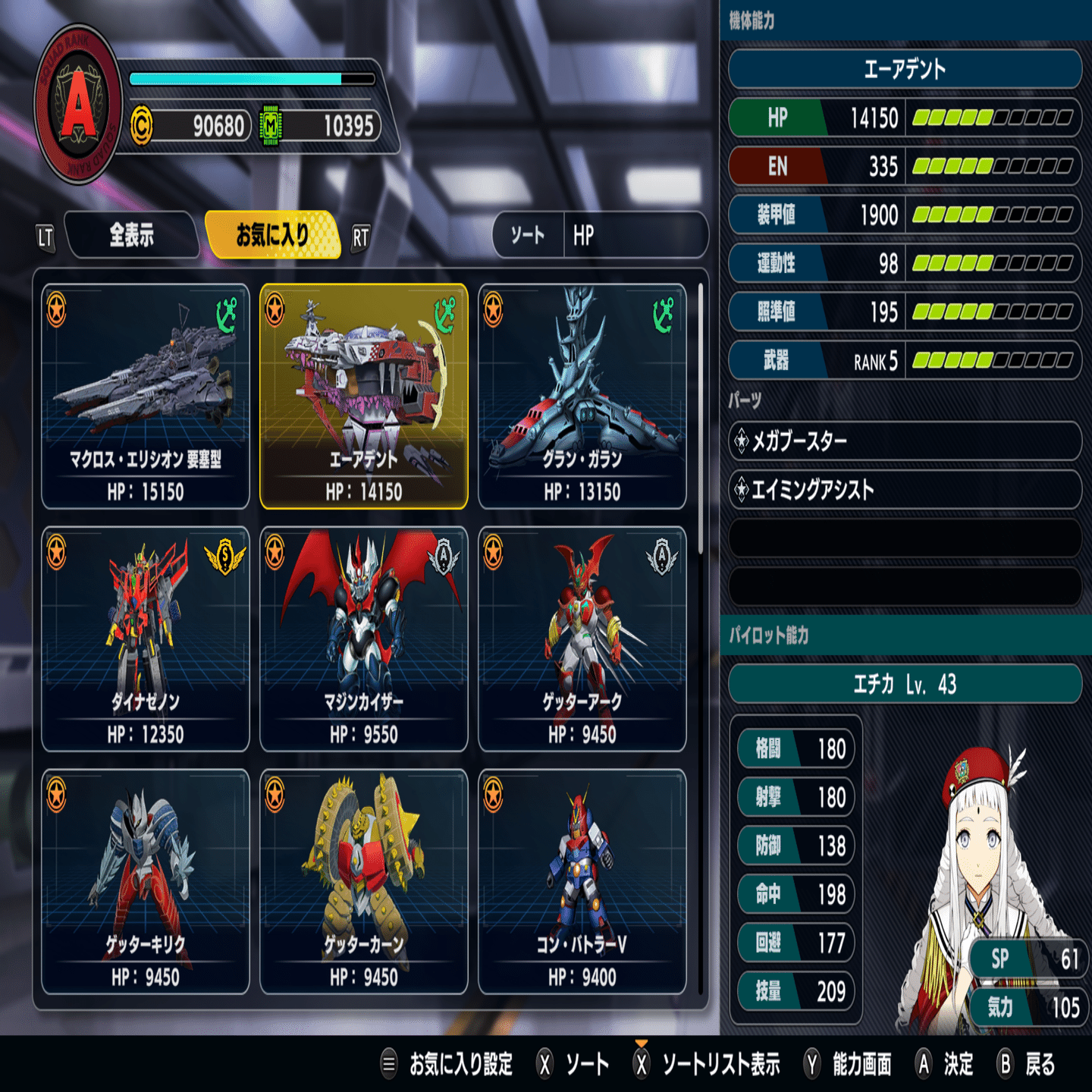Viewport: 1092px width, 1092px height.
Task: Click the メガブースター part slot
Action: pyautogui.click(x=904, y=441)
